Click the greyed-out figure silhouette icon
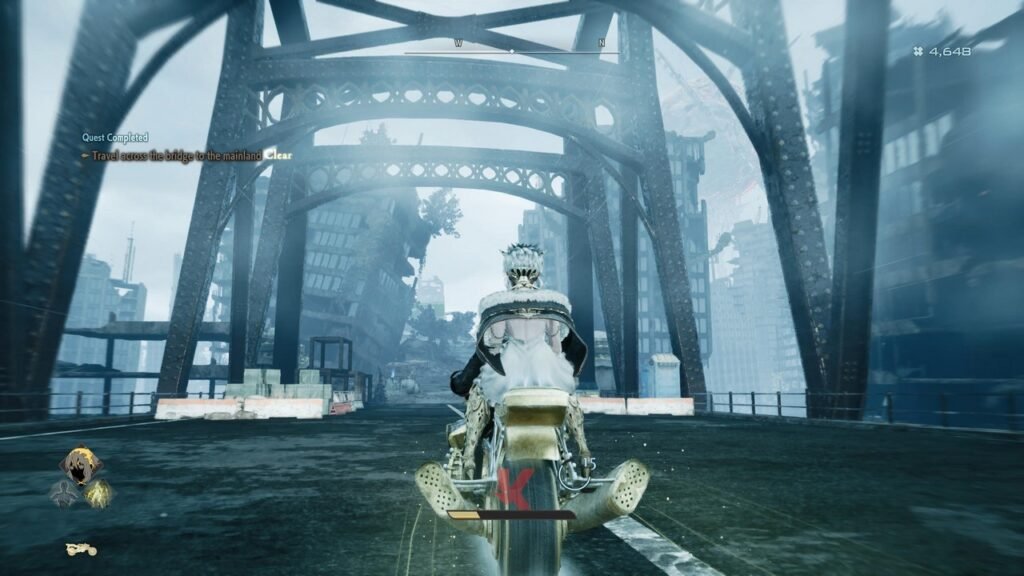The width and height of the screenshot is (1024, 576). 64,492
